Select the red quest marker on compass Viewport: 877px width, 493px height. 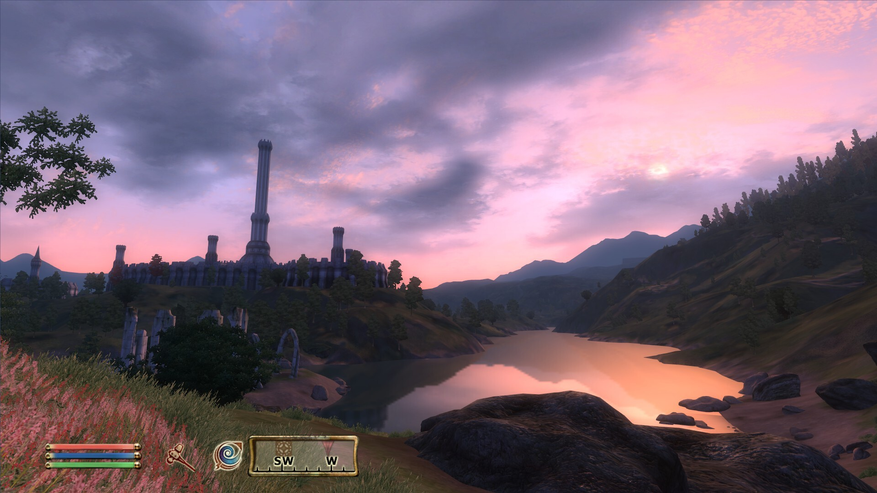point(325,446)
